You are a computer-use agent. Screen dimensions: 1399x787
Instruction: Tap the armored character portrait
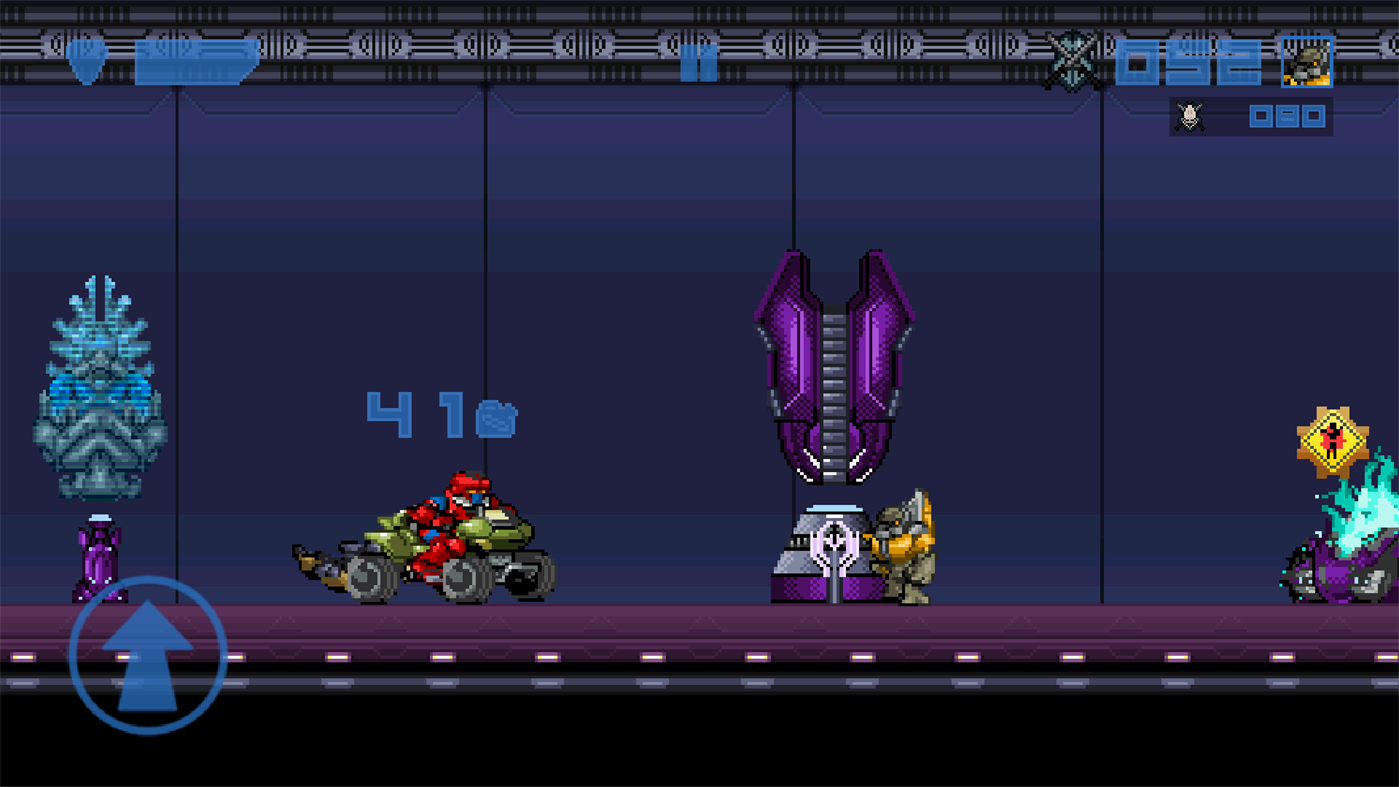point(1305,60)
